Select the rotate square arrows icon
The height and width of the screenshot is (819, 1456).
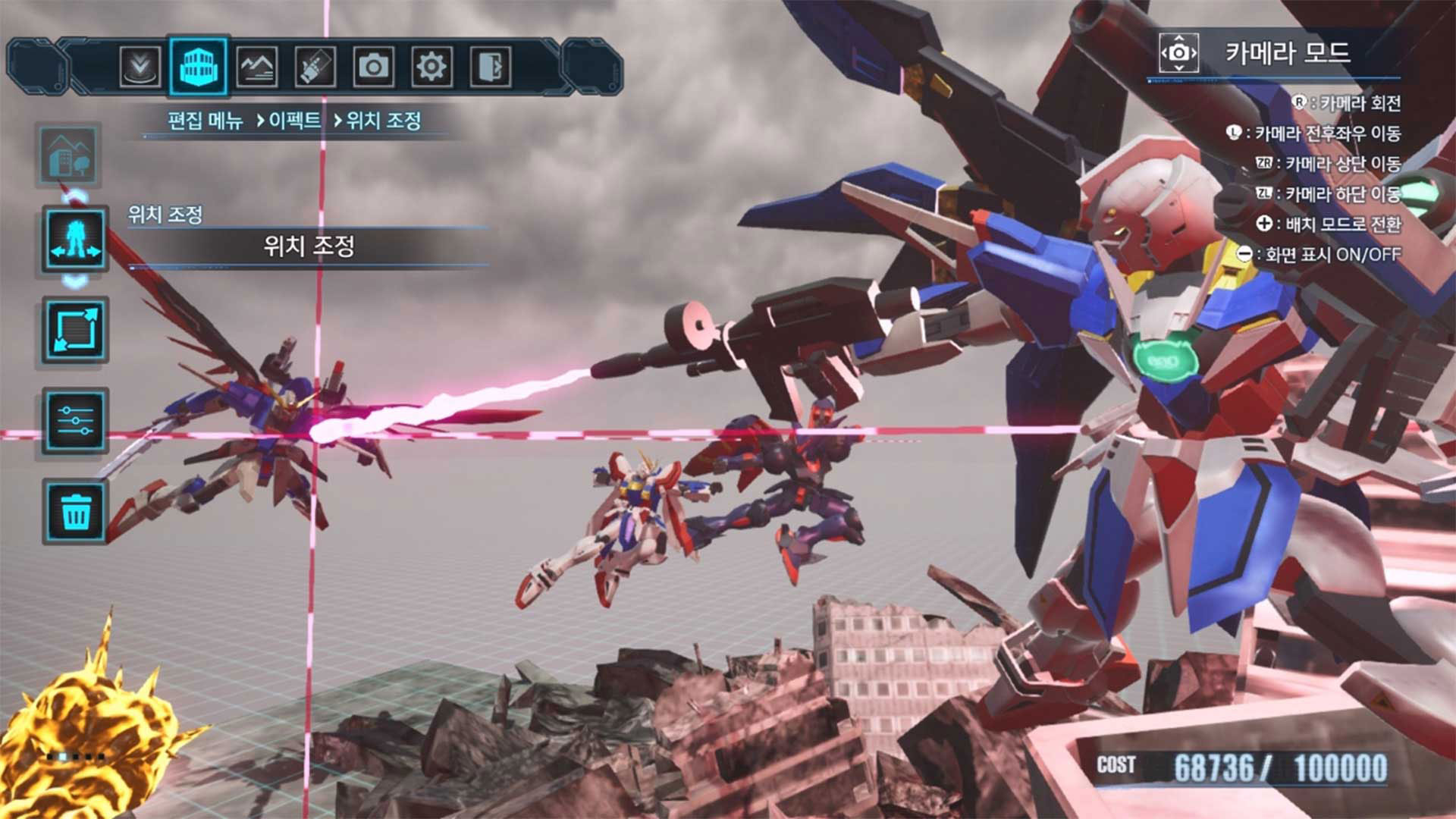pyautogui.click(x=75, y=331)
